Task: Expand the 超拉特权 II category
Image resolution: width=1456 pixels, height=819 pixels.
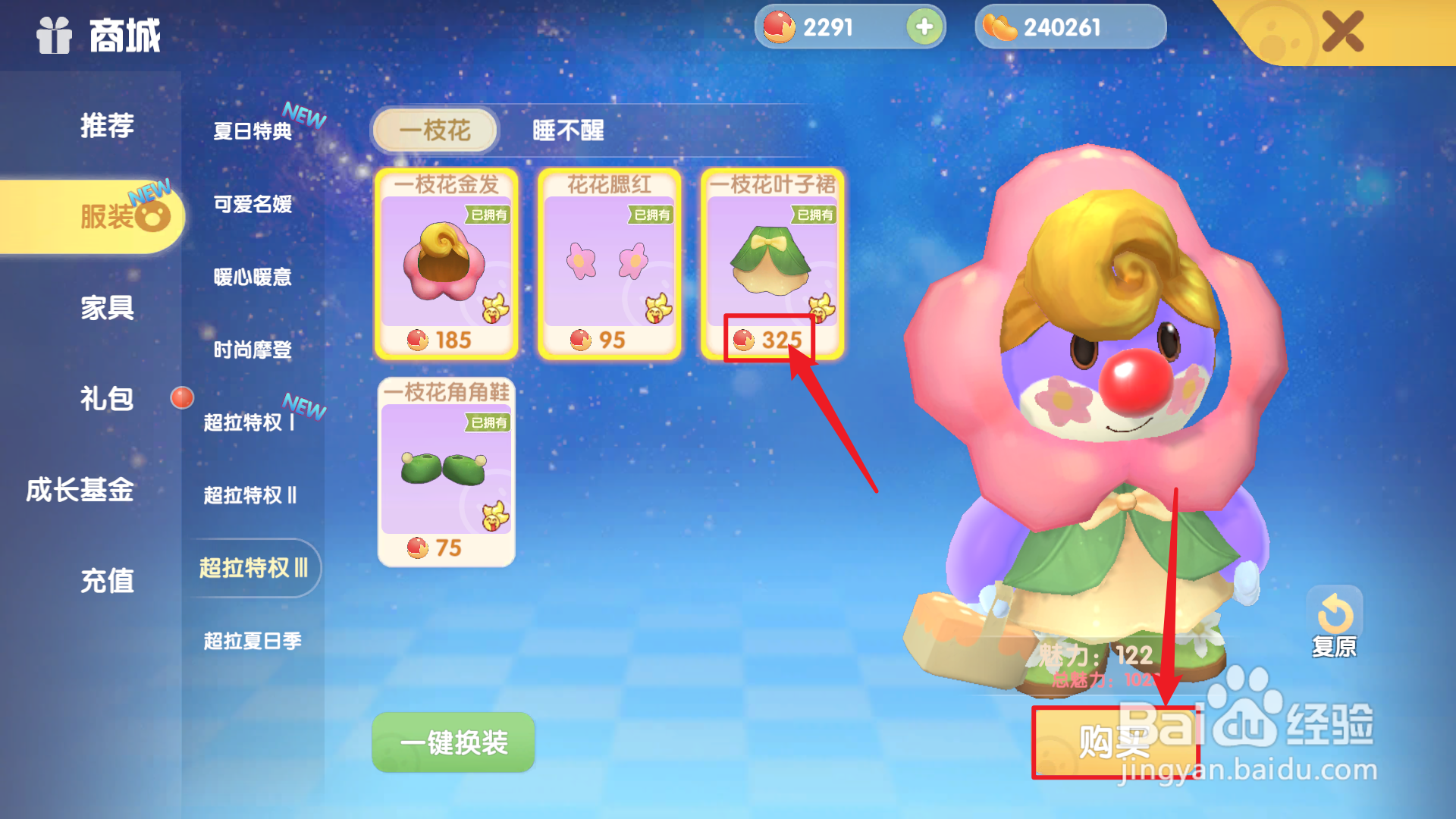Action: pos(252,495)
